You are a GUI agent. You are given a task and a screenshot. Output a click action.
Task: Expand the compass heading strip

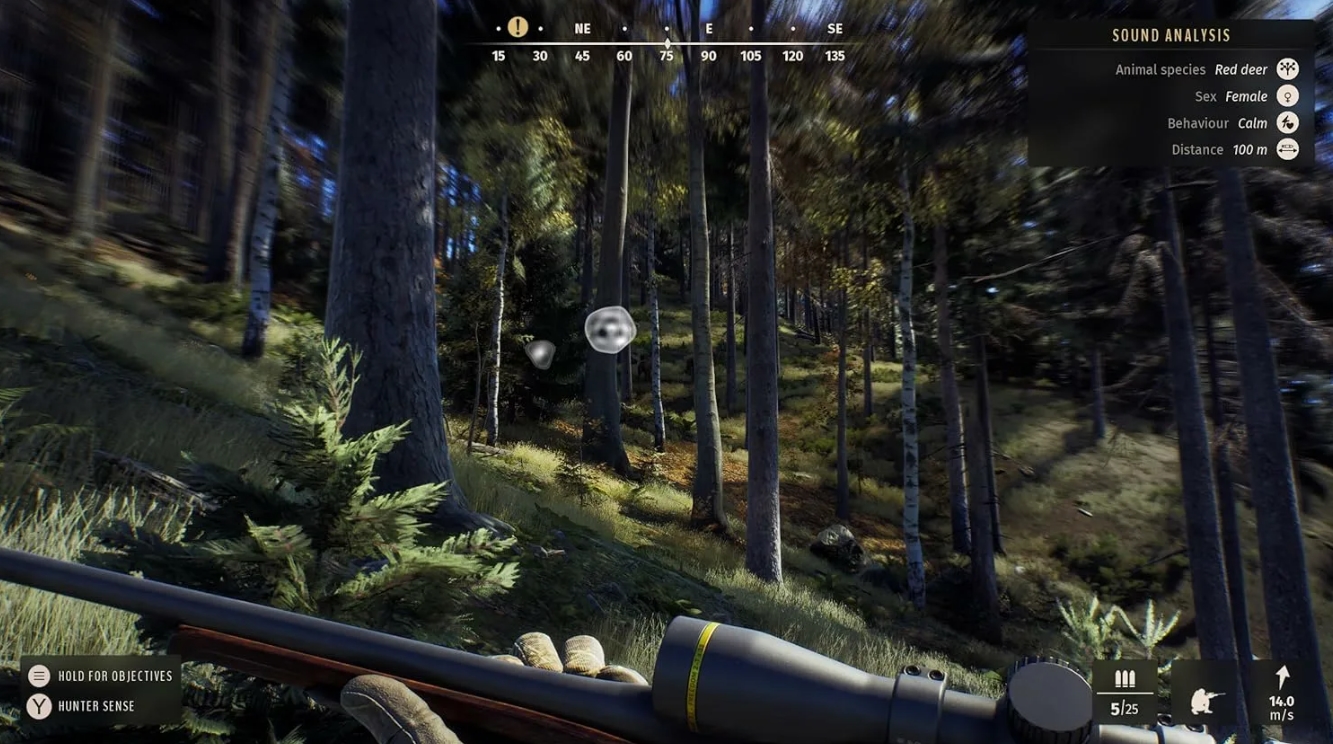click(x=666, y=40)
